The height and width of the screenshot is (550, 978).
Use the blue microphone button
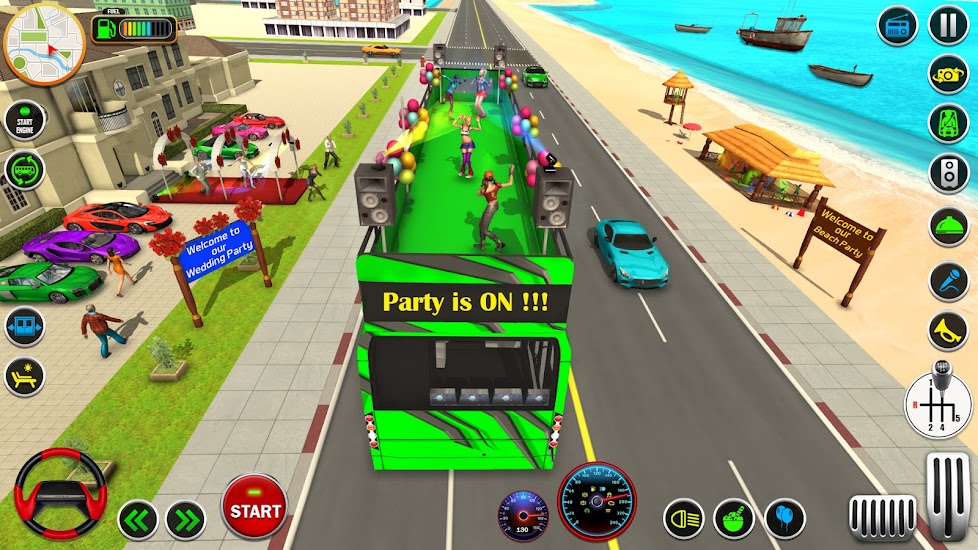coord(948,281)
